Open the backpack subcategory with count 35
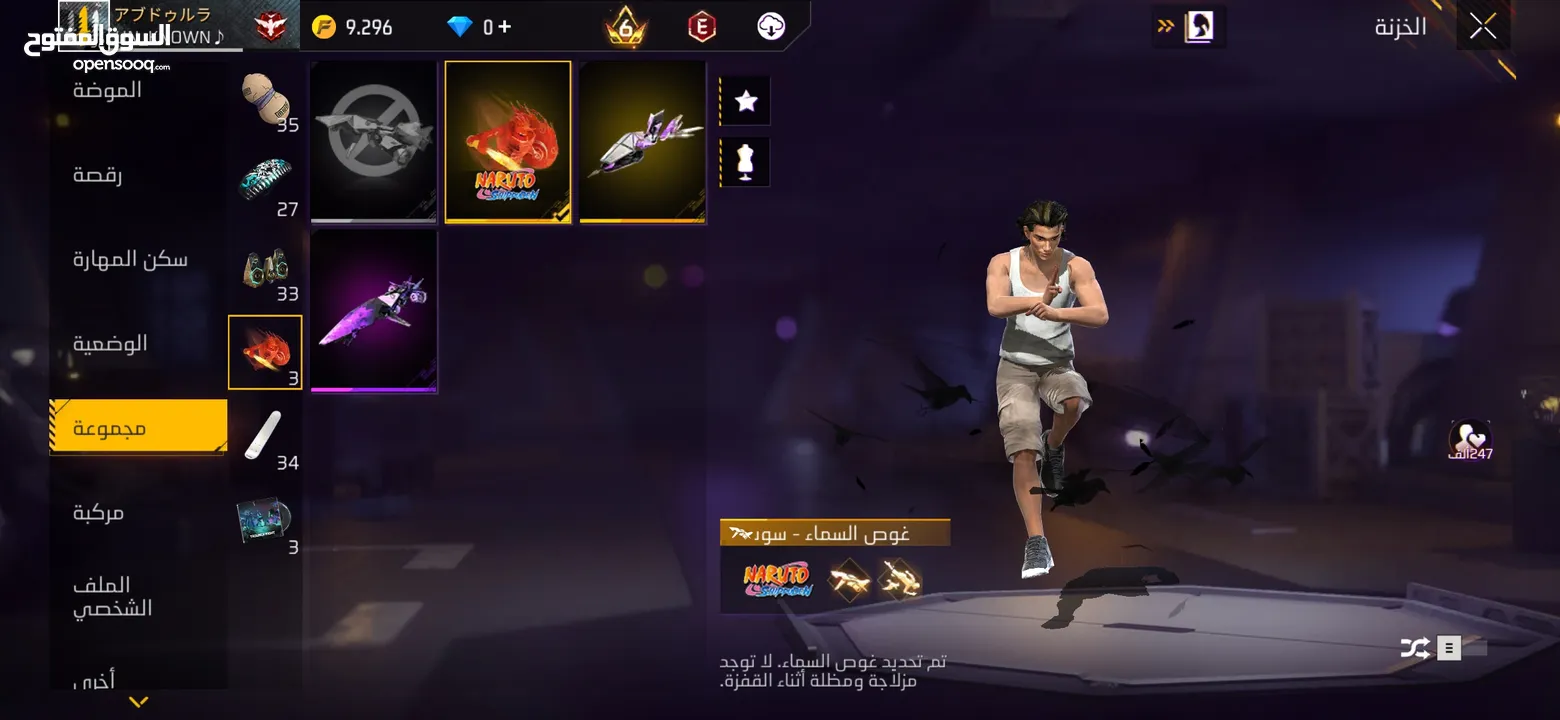 click(x=265, y=100)
